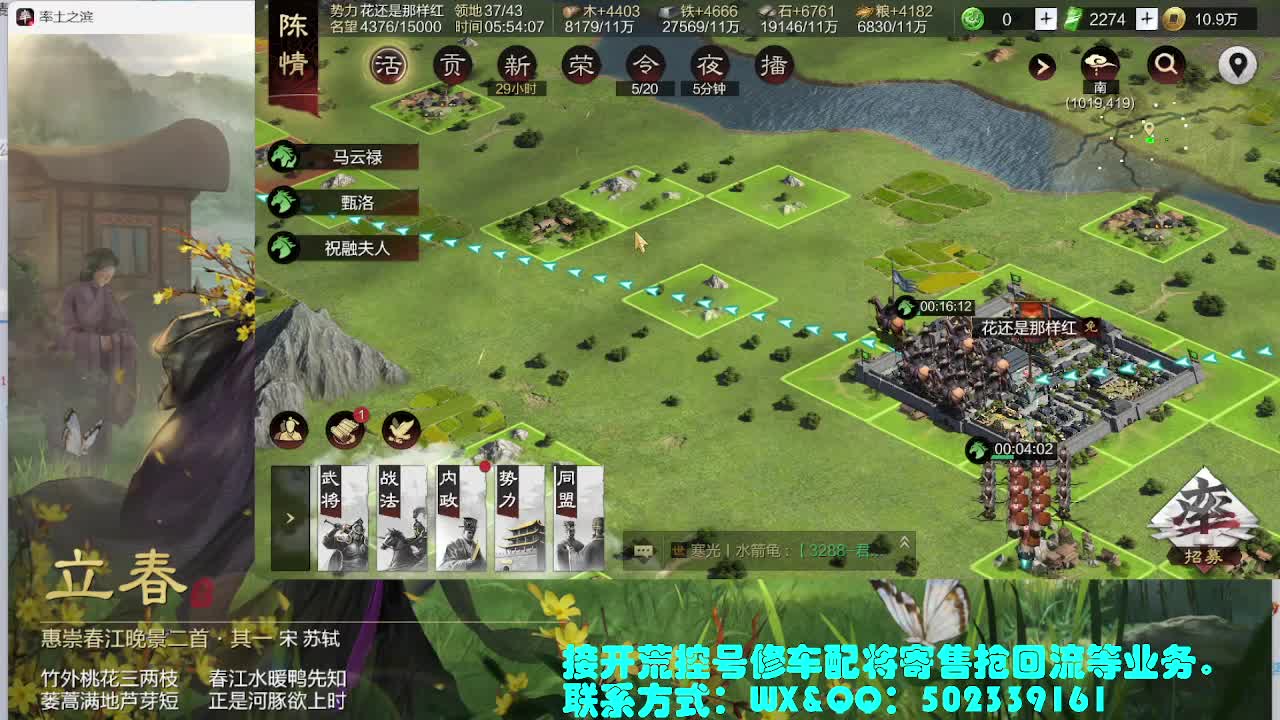Image resolution: width=1280 pixels, height=720 pixels.
Task: Click the 夜 button with 5分钟 timer
Action: click(711, 66)
